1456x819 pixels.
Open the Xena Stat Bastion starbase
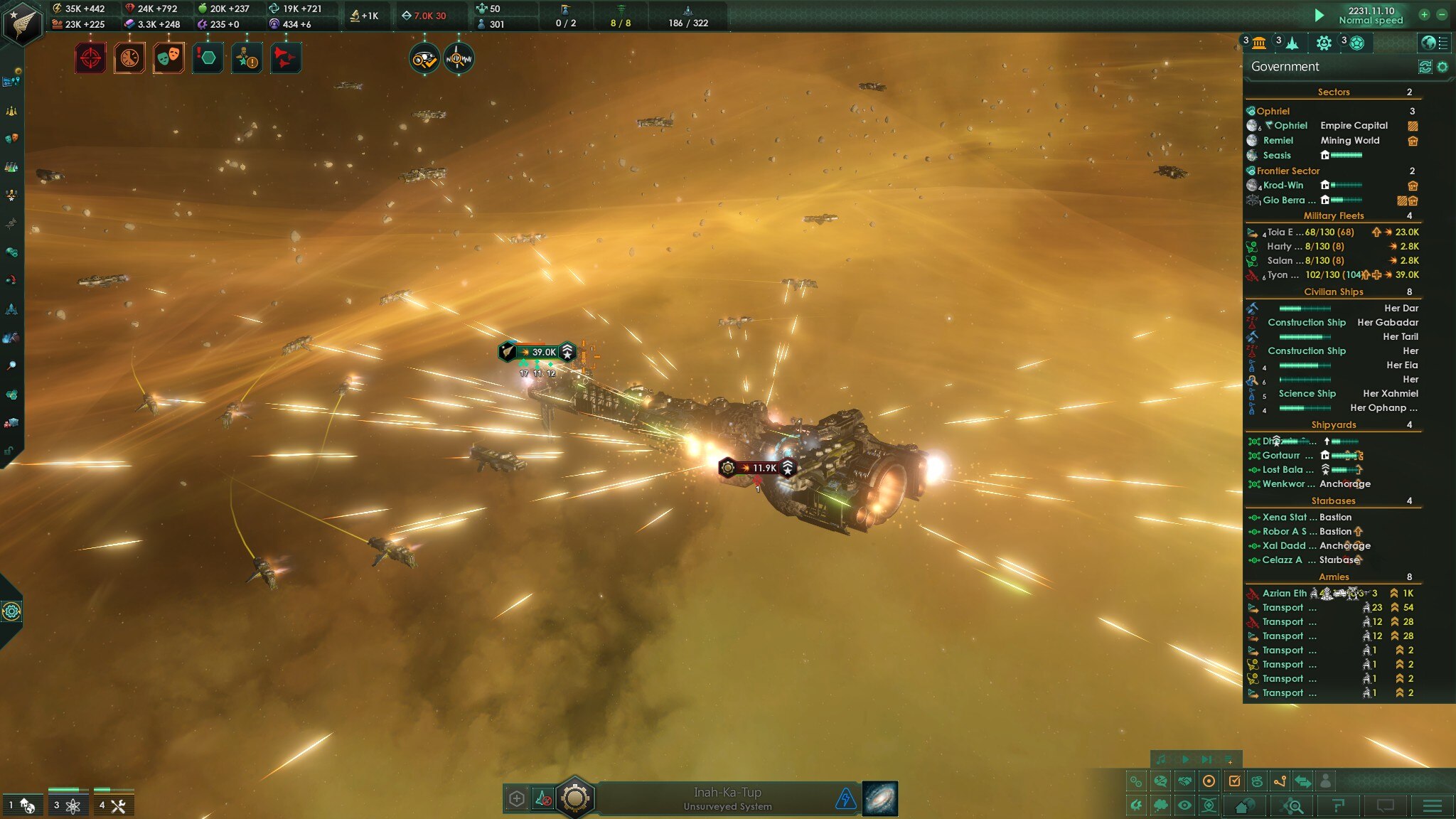(x=1307, y=518)
